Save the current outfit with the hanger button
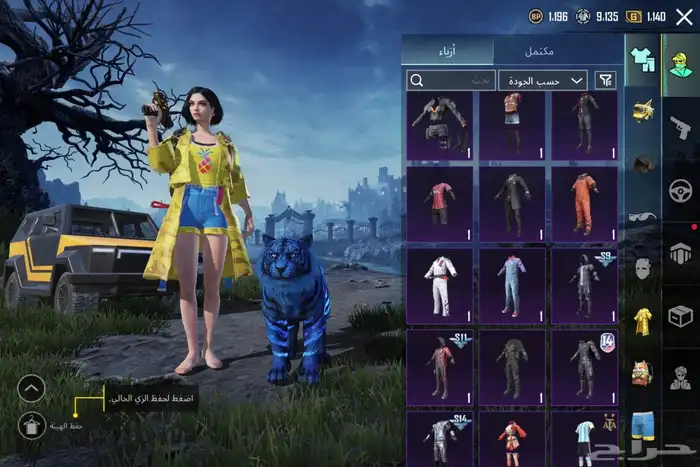Viewport: 700px width, 467px height. tap(32, 426)
